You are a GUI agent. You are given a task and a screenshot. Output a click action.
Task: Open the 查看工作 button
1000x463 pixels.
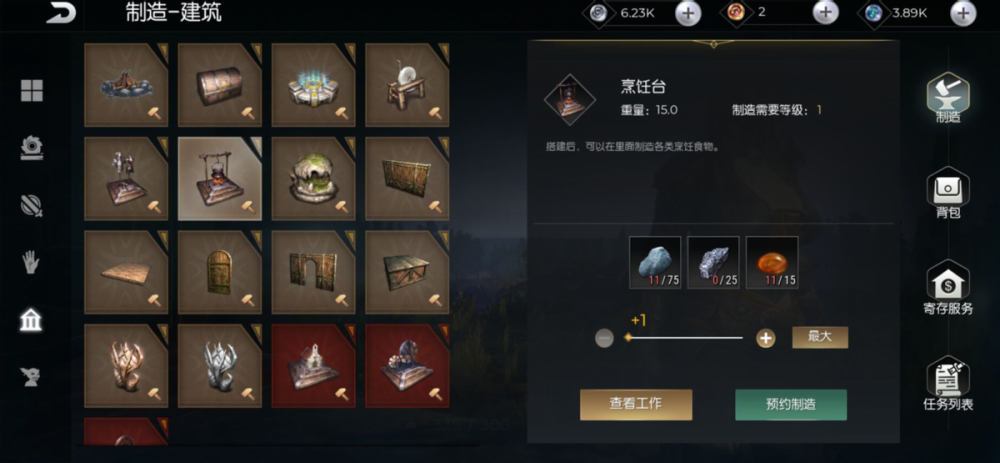point(636,404)
